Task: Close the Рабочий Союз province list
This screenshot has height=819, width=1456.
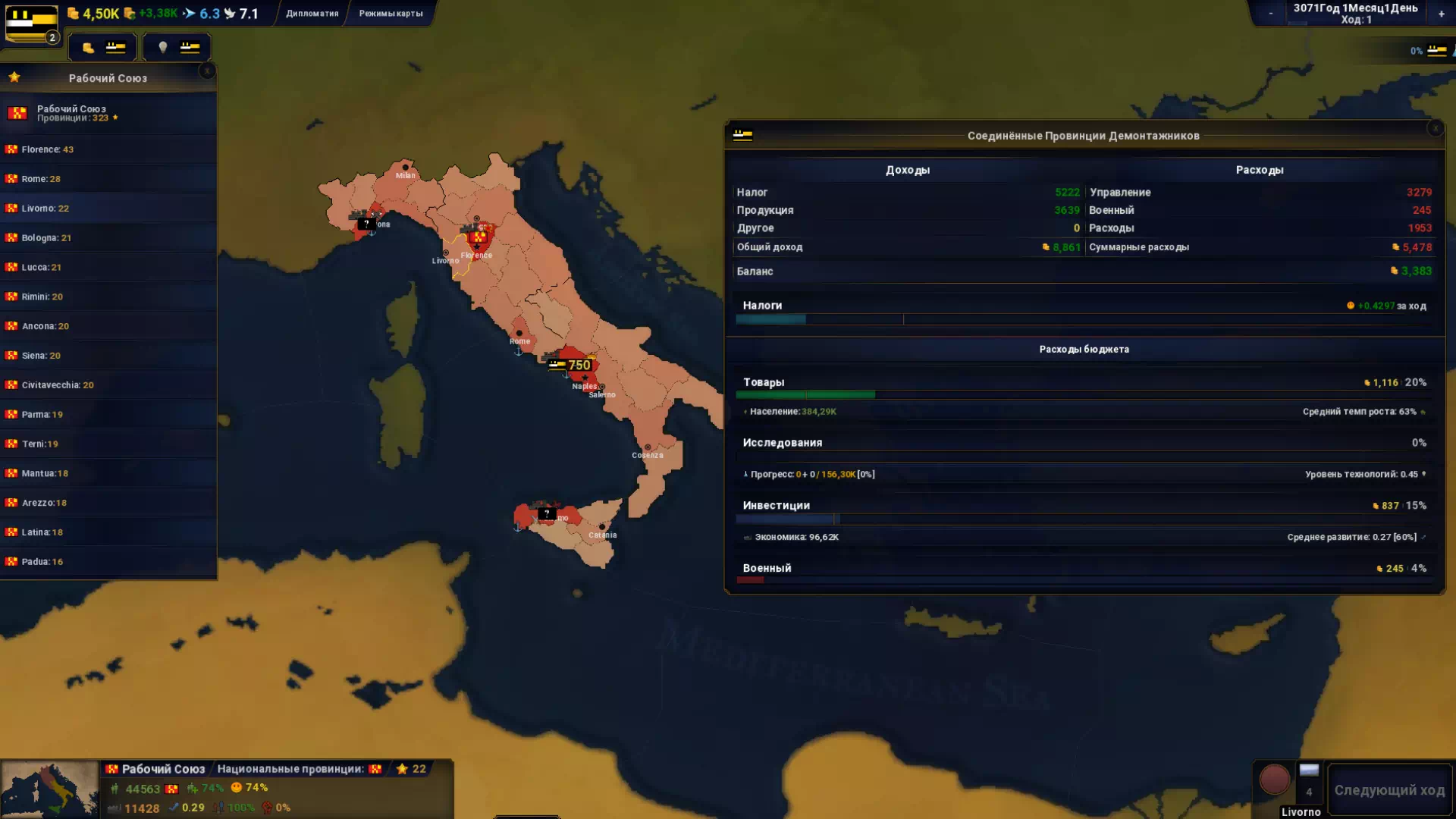Action: click(207, 71)
